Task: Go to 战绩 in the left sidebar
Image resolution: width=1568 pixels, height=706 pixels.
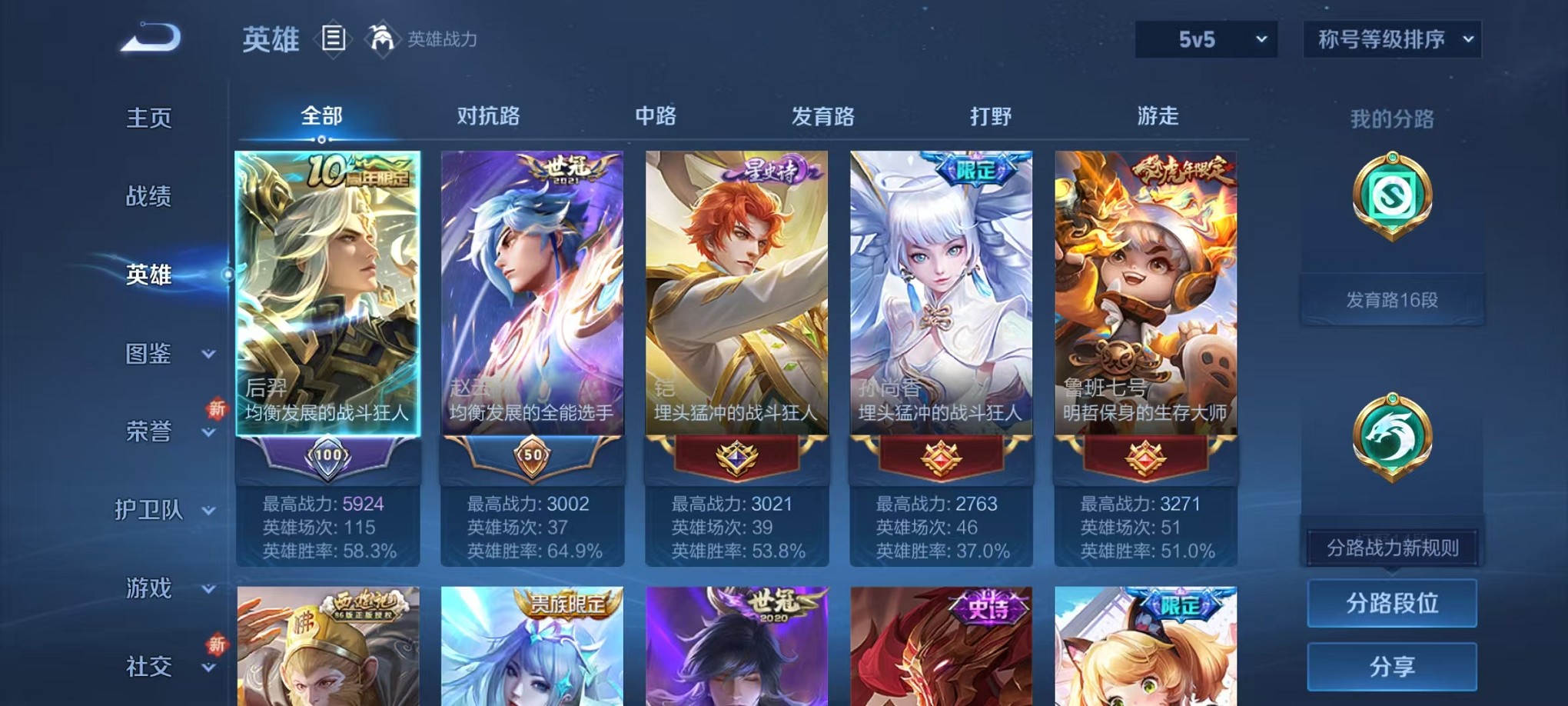Action: [x=148, y=198]
